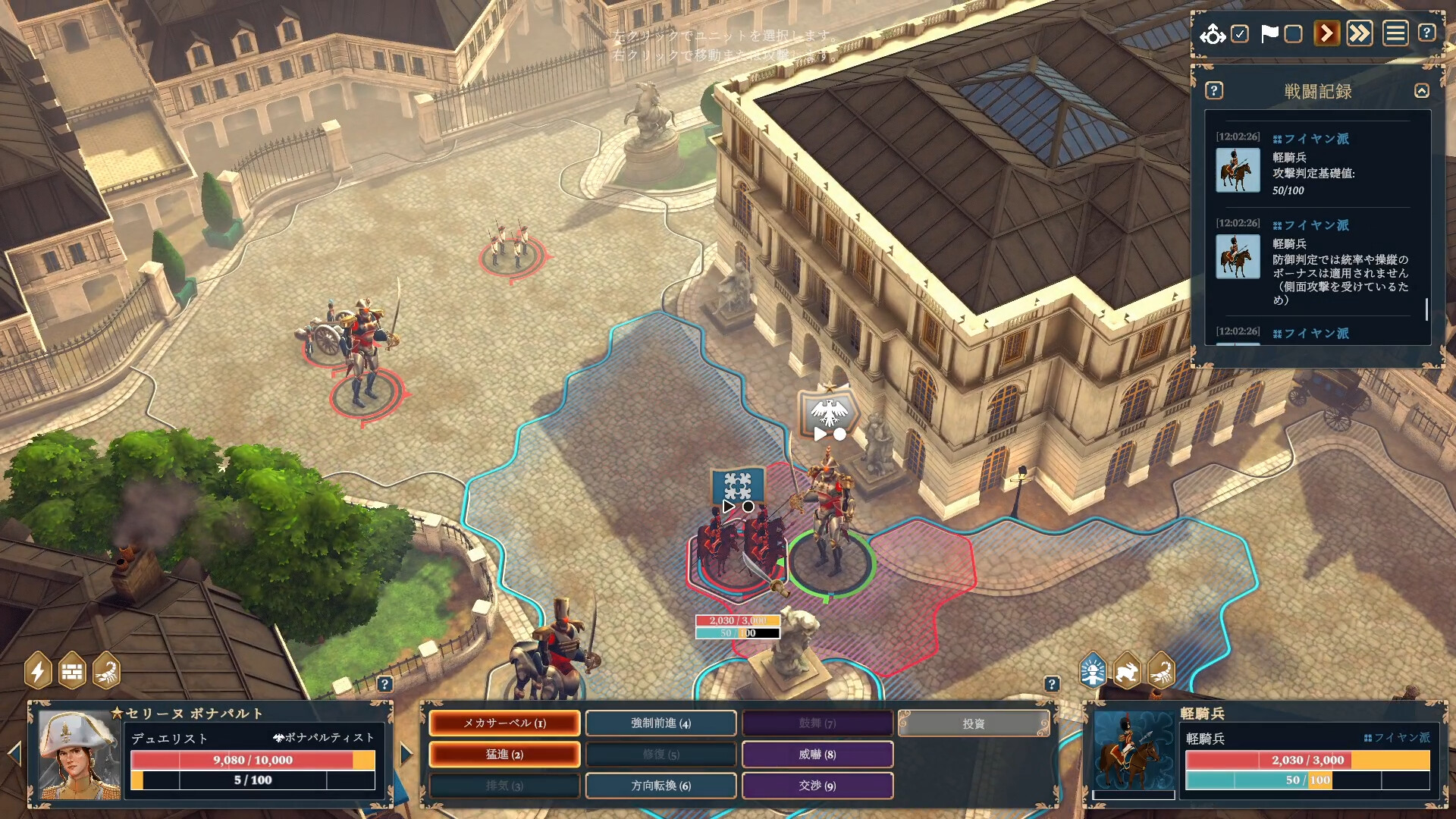Open the hamburger game menu
Image resolution: width=1456 pixels, height=819 pixels.
[x=1395, y=34]
